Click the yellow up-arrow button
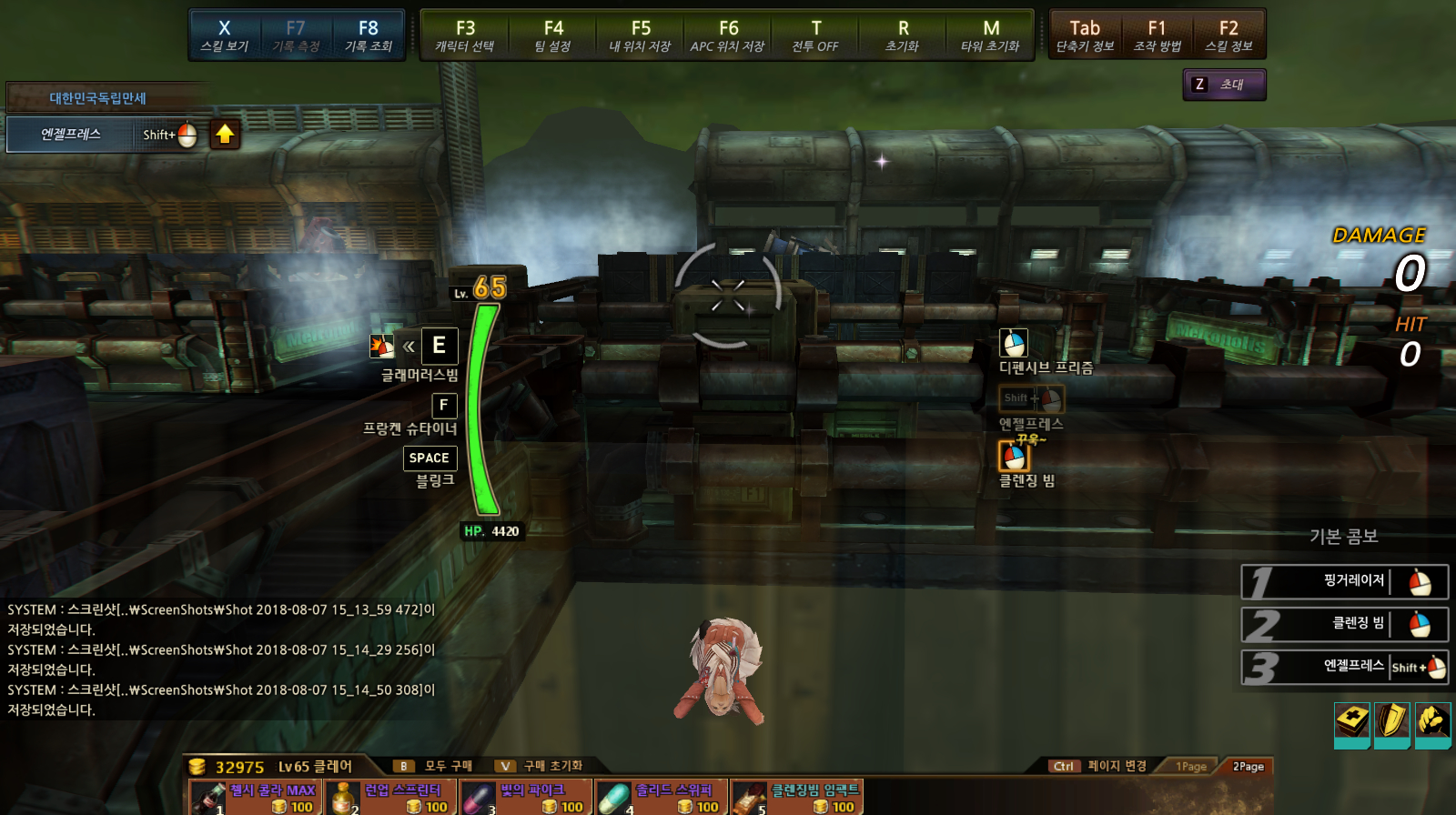The height and width of the screenshot is (815, 1456). (225, 135)
